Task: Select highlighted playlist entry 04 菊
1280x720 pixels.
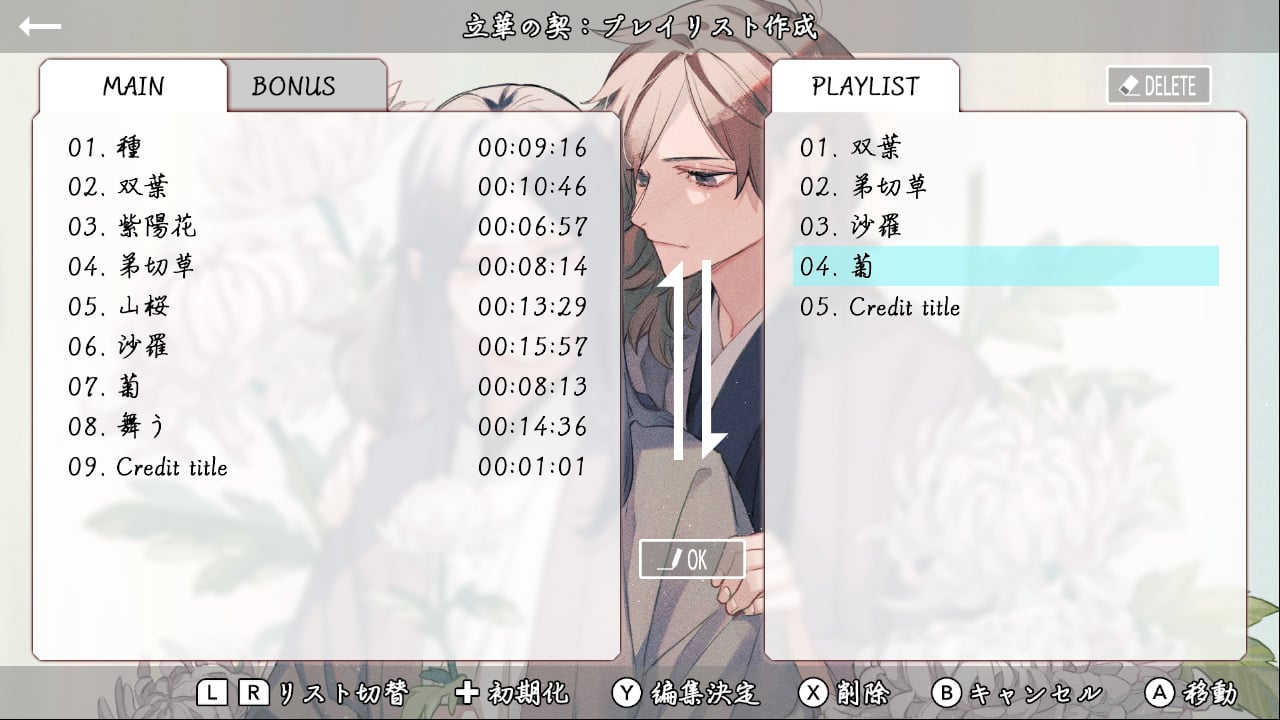Action: tap(1005, 267)
